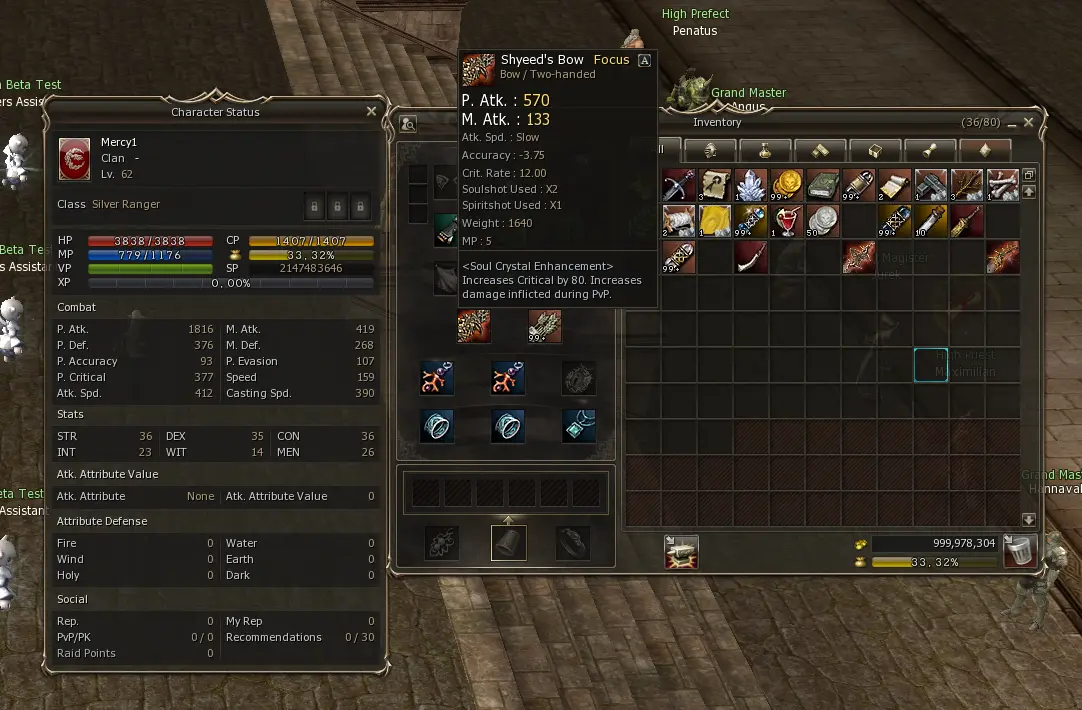Choose the yellow cloth item

coord(715,221)
